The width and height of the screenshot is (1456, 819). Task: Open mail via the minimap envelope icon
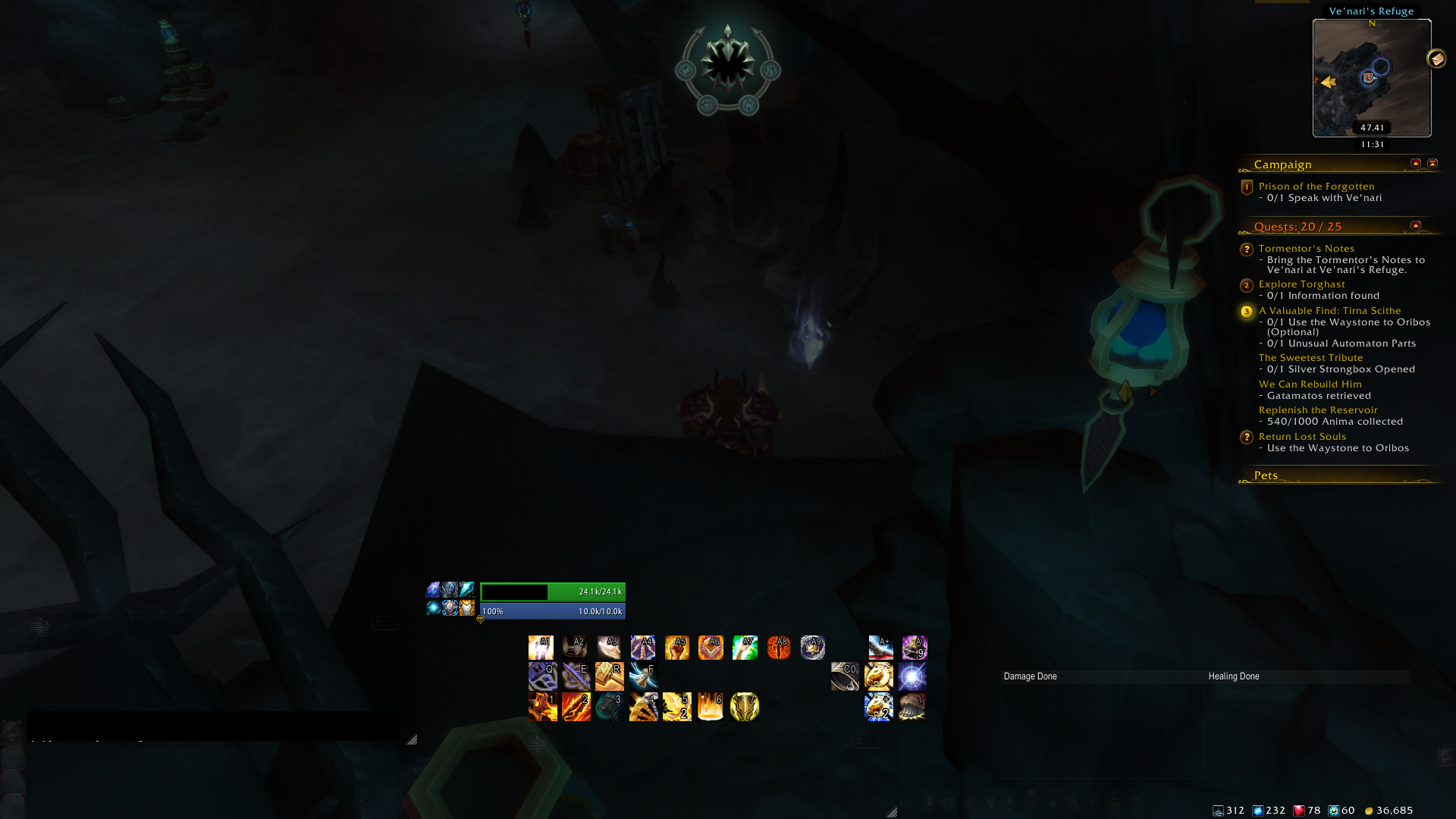[1435, 57]
